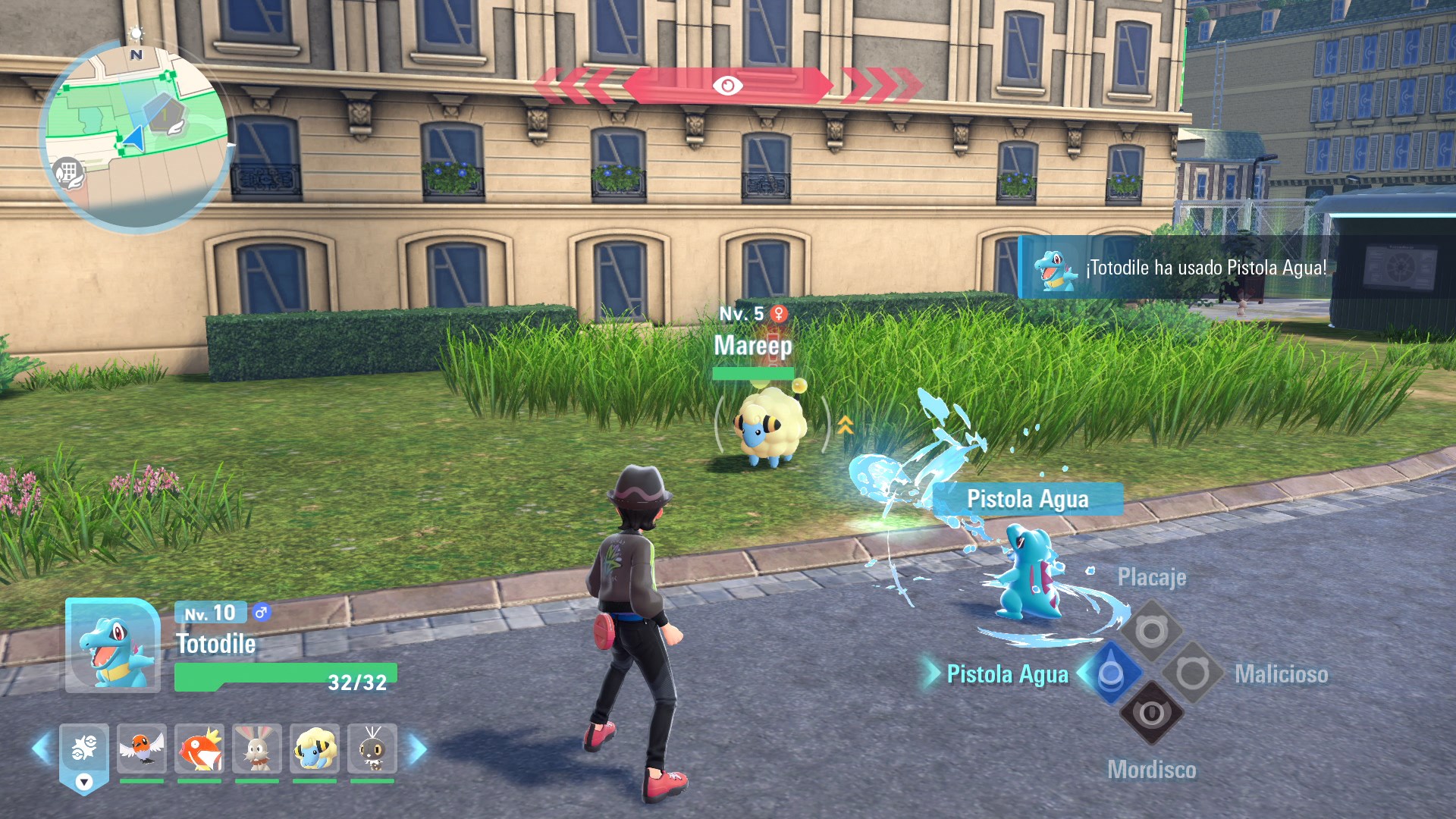Choose Bunnelby in the party bar
This screenshot has height=819, width=1456.
coord(257,748)
